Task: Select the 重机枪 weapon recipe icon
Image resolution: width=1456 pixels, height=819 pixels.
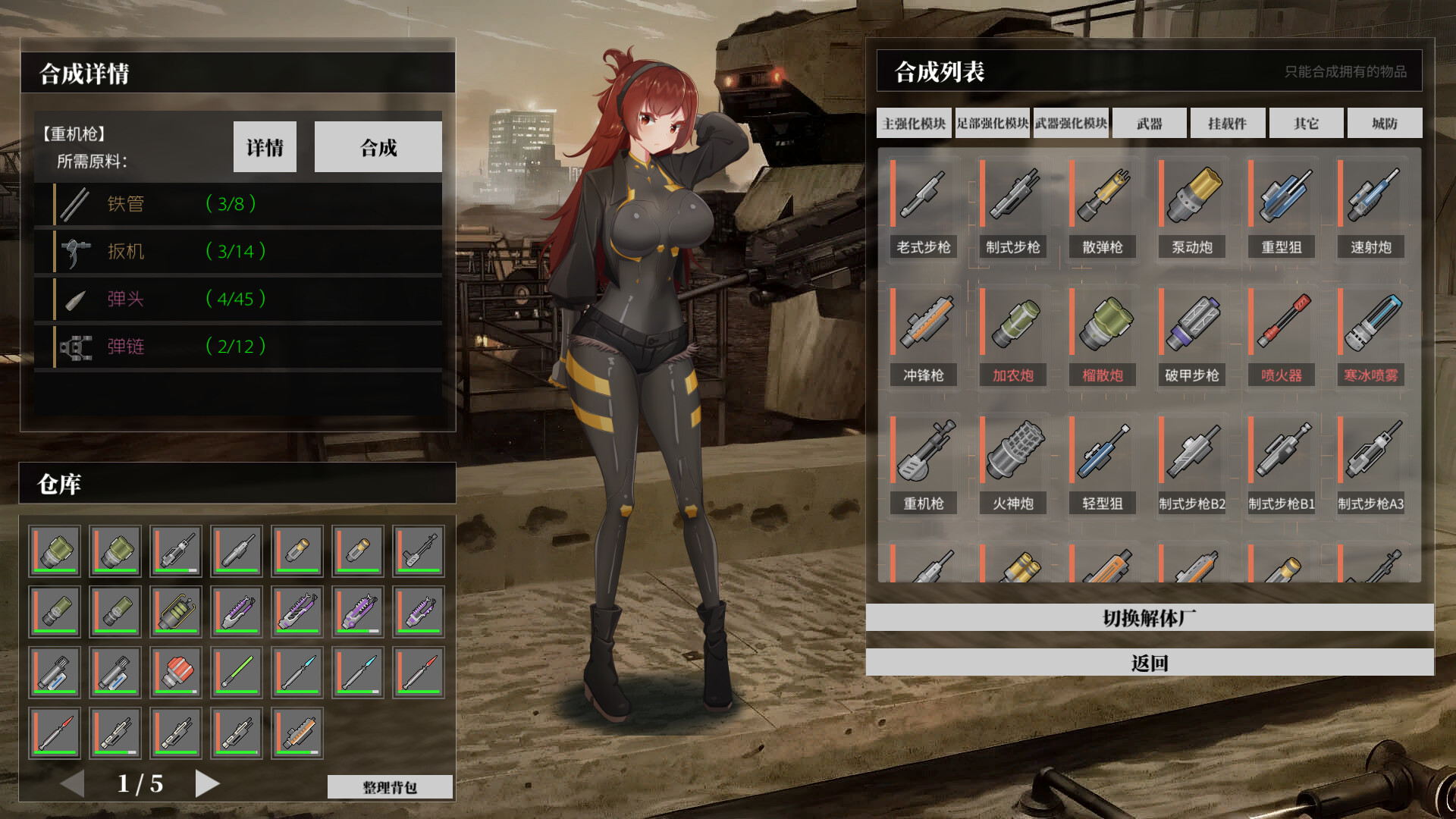Action: pos(922,459)
